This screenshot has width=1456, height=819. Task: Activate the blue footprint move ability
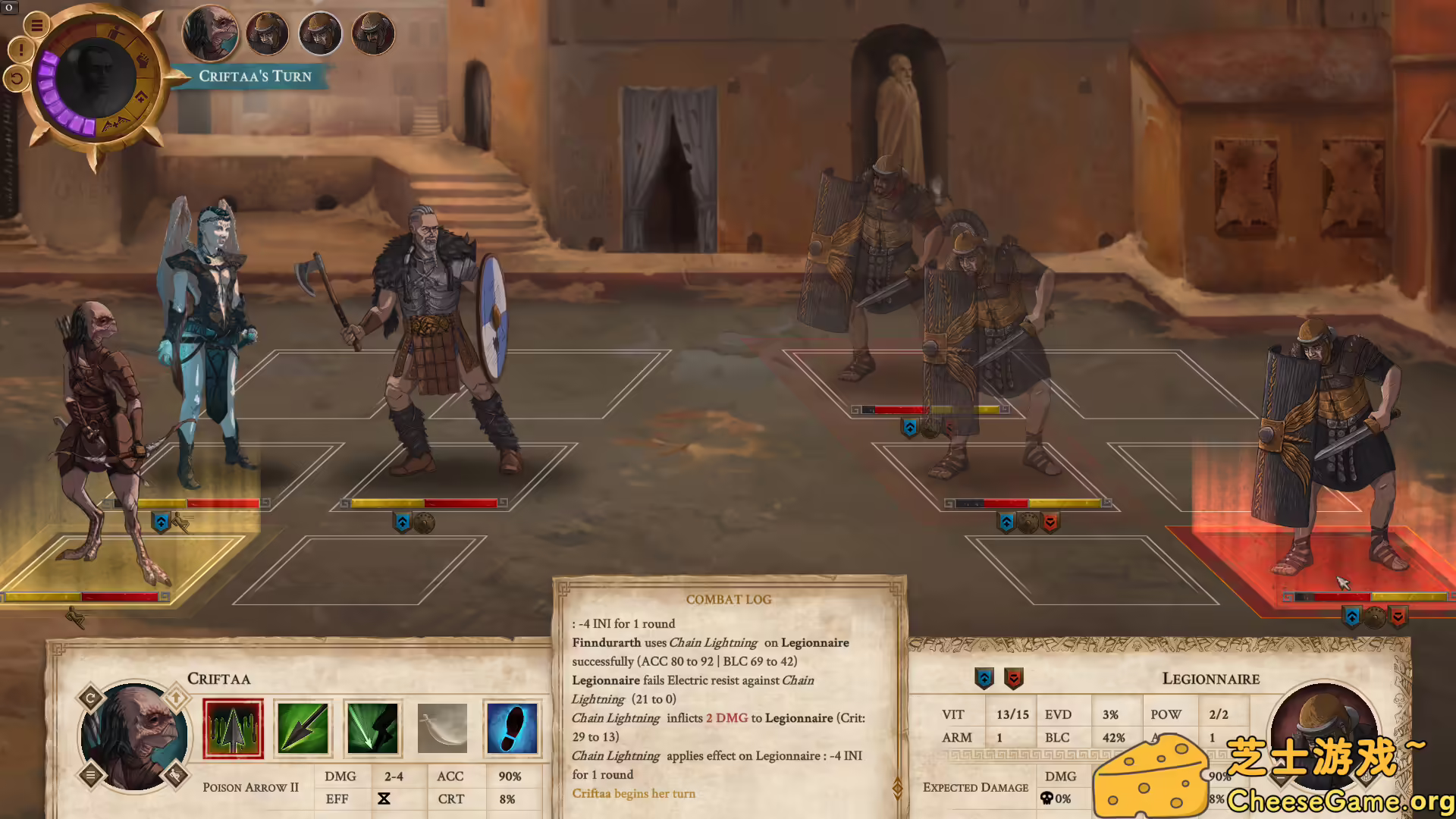pos(512,729)
